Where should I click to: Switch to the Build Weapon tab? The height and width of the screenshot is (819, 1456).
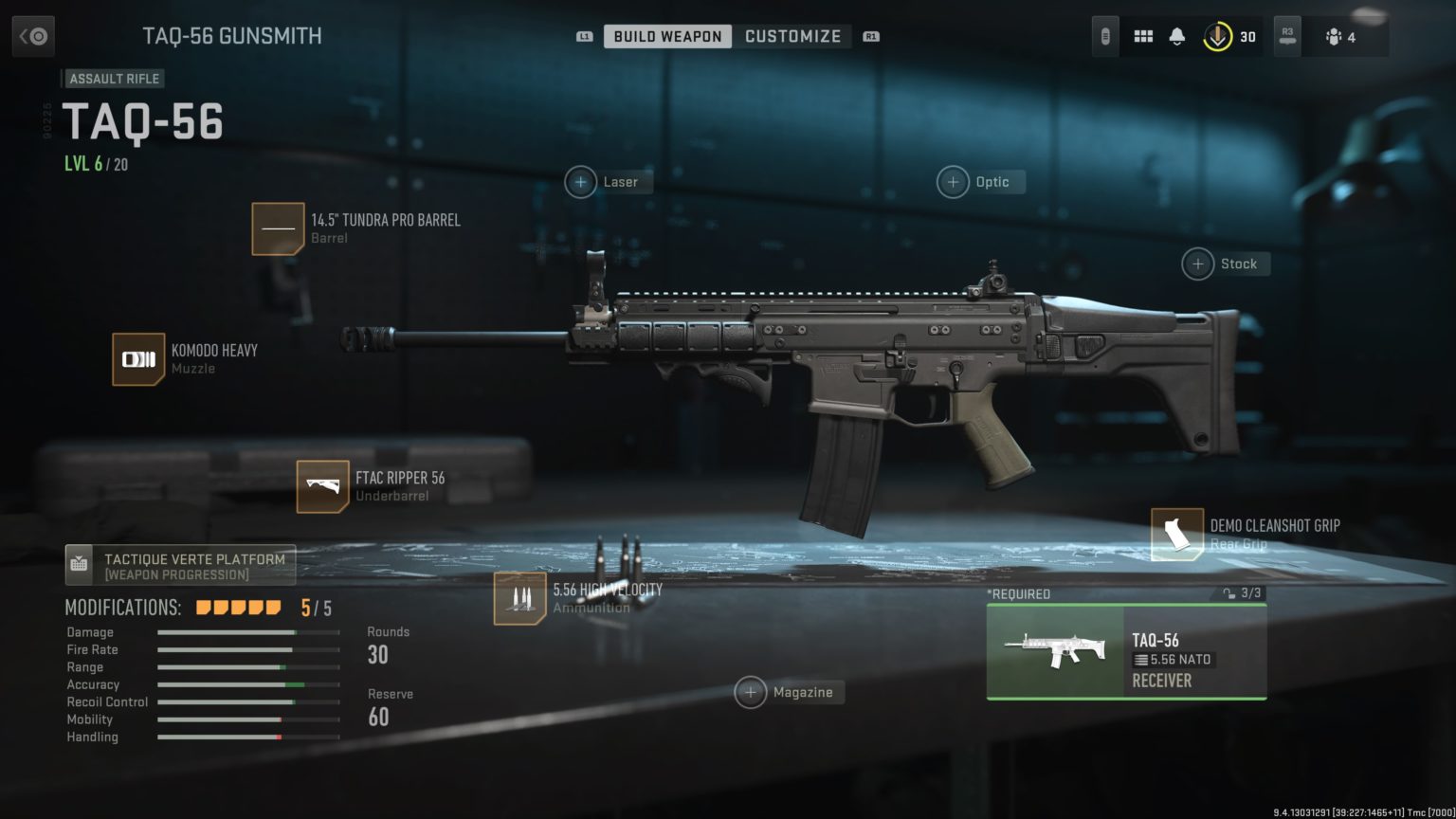pyautogui.click(x=666, y=35)
